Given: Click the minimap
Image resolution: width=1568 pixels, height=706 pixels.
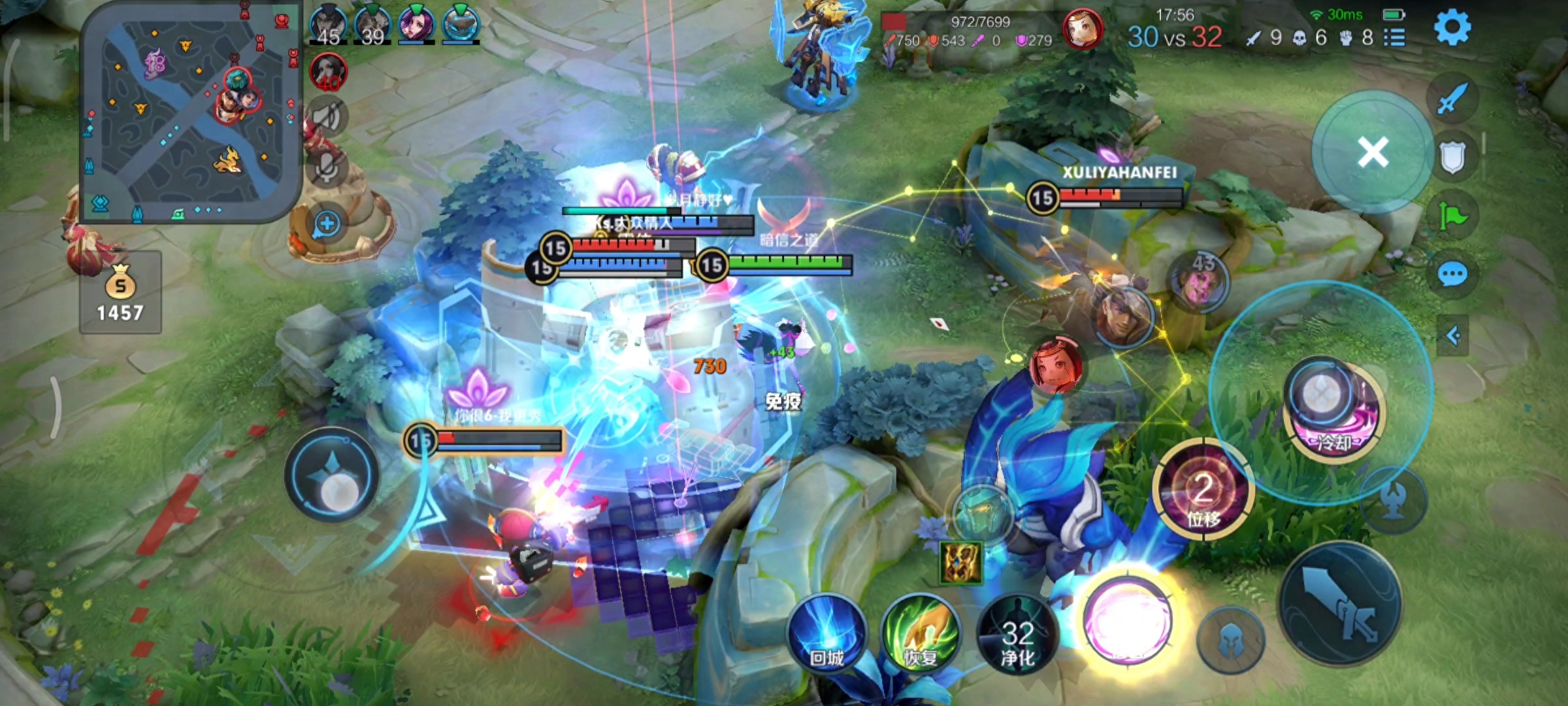Looking at the screenshot, I should 188,112.
